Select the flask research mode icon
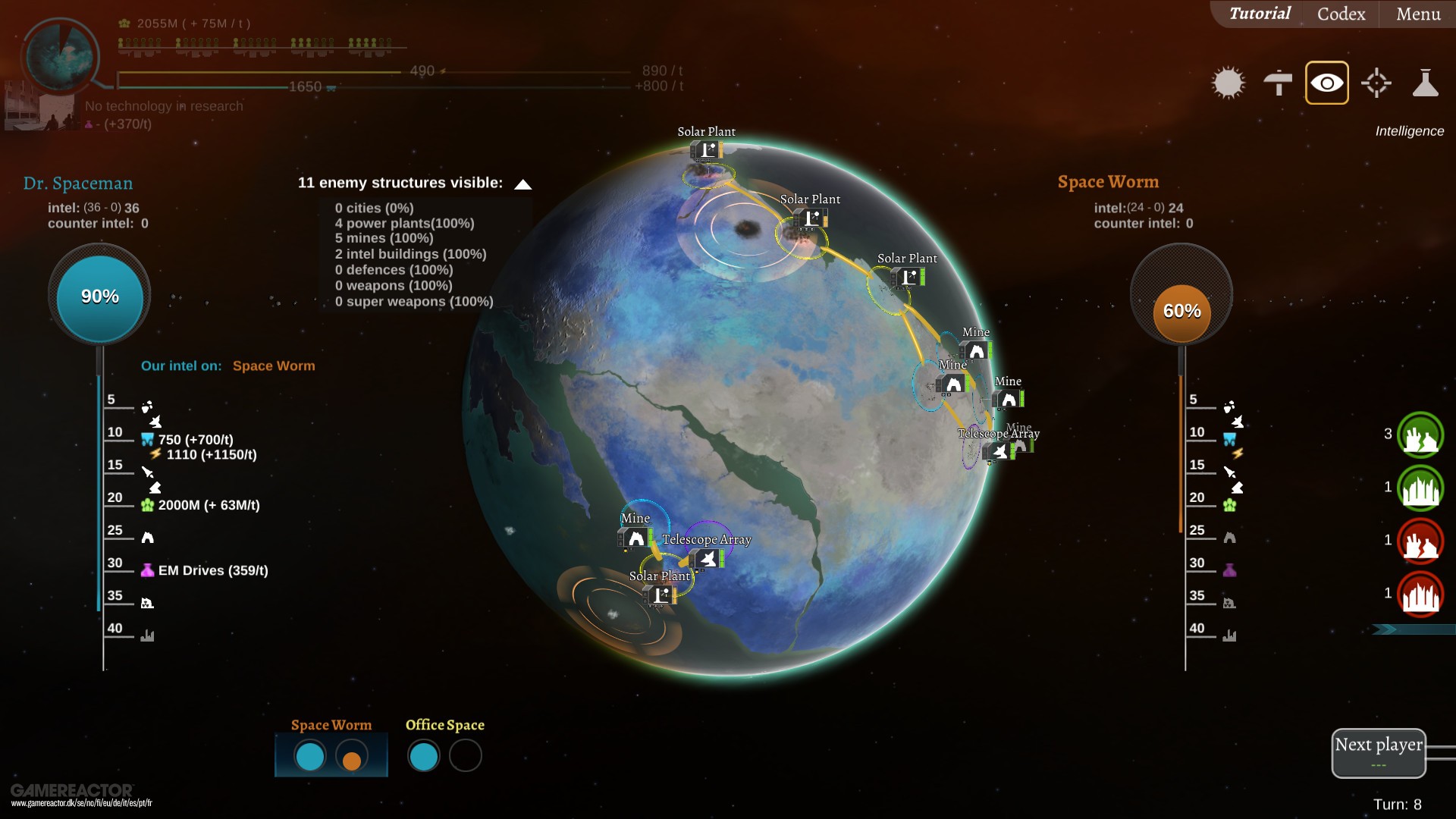The image size is (1456, 819). (1426, 82)
